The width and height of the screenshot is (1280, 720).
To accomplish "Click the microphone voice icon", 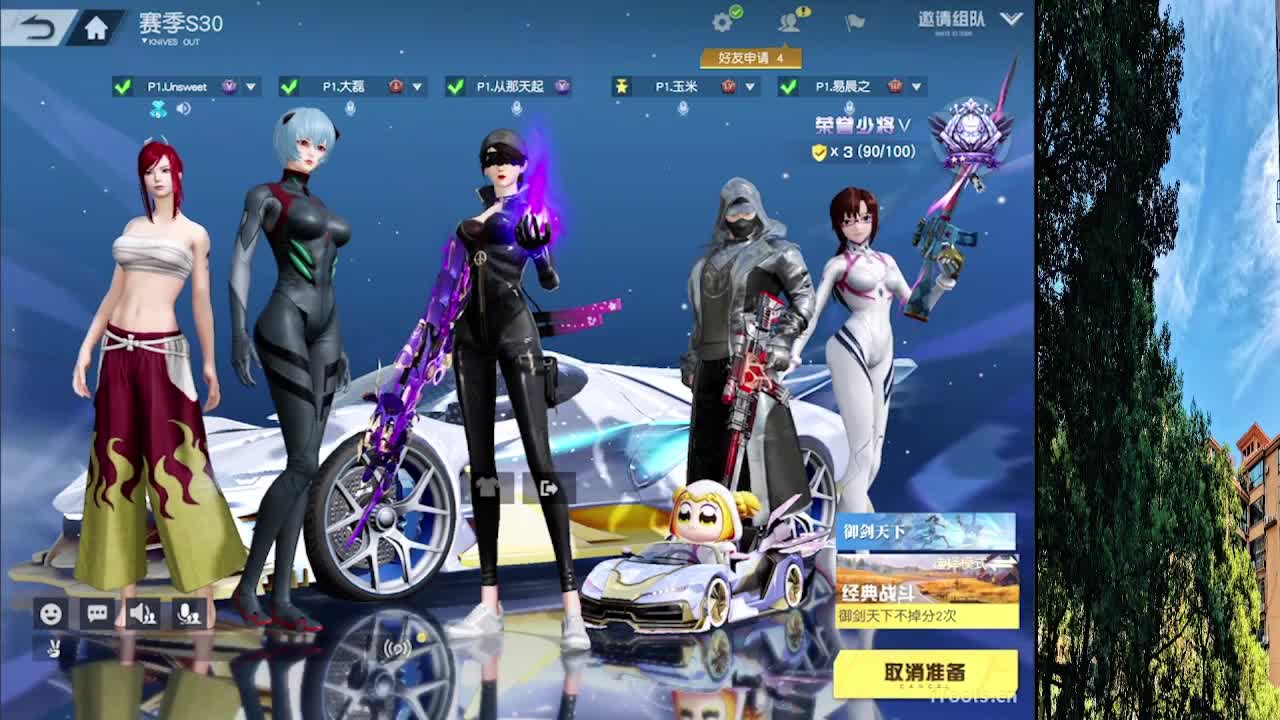I will [x=190, y=612].
